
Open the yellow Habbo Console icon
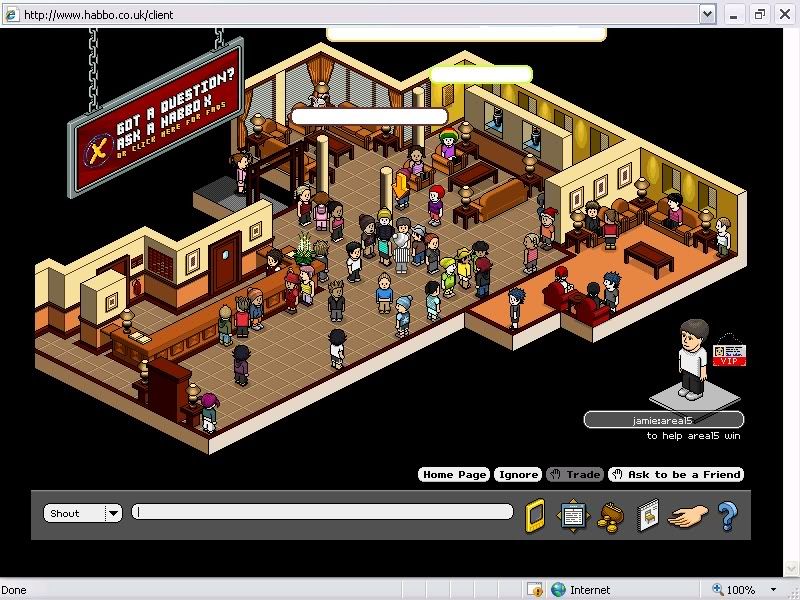(536, 515)
